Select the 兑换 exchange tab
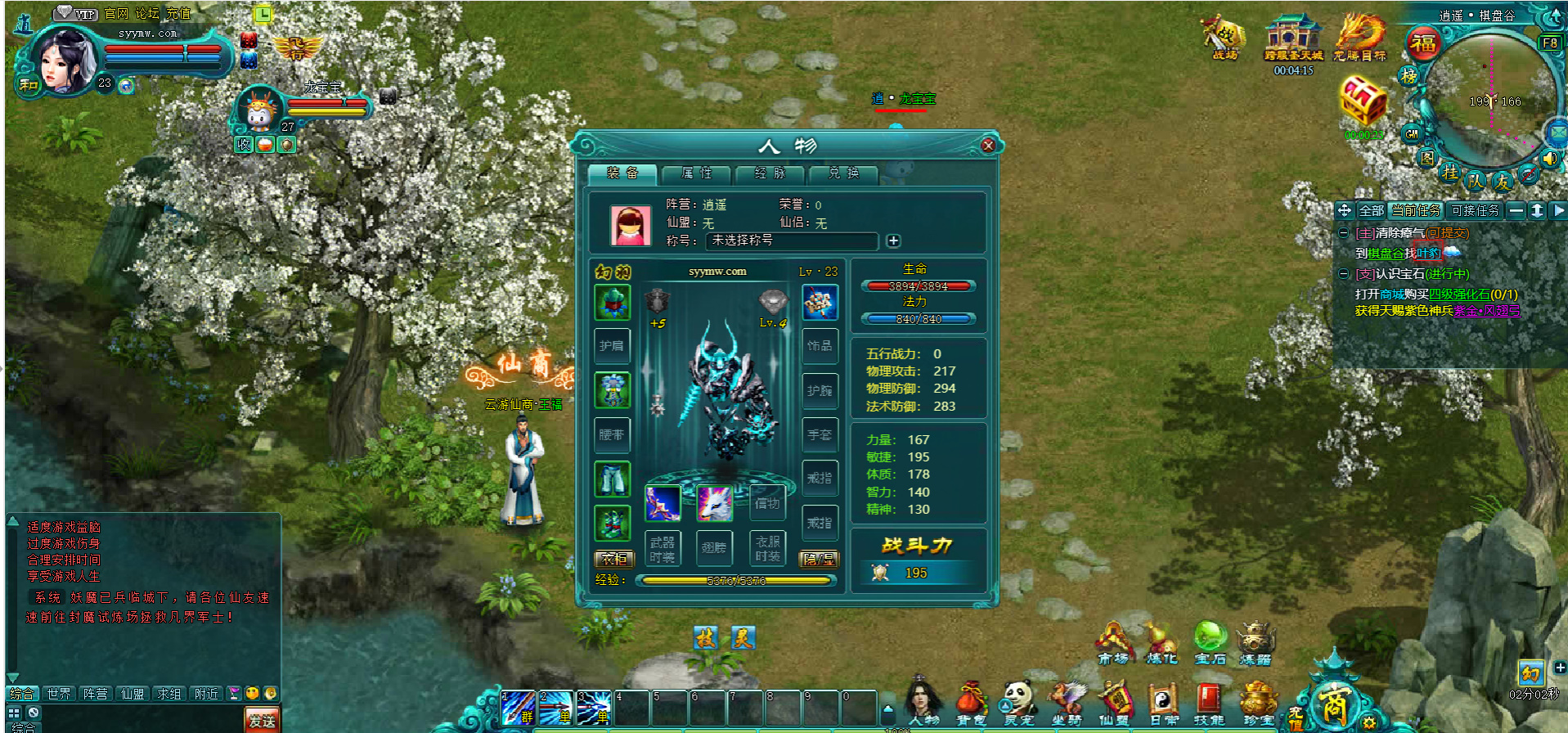The width and height of the screenshot is (1568, 733). coord(843,173)
